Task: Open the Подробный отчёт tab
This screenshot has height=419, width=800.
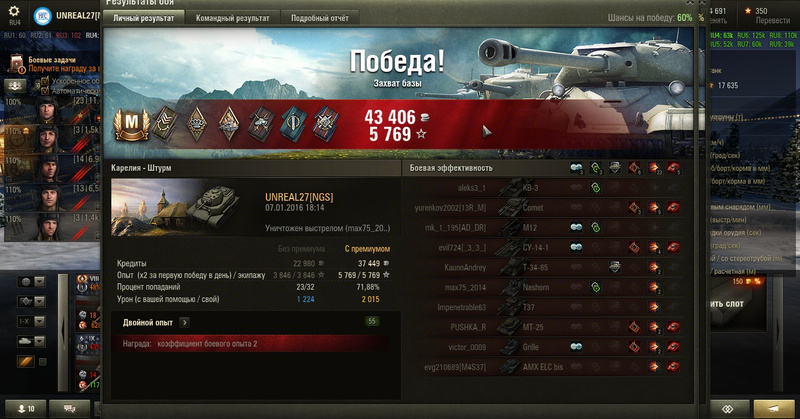Action: tap(319, 18)
